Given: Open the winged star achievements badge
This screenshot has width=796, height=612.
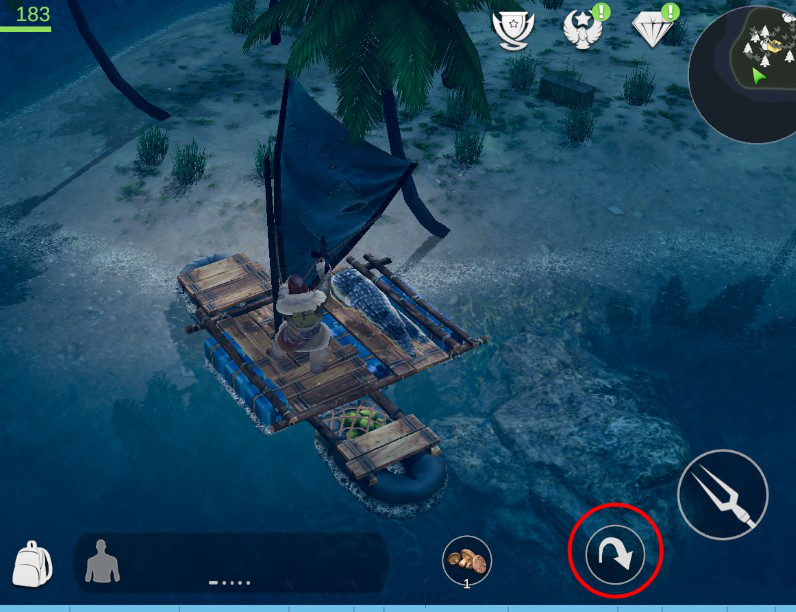Looking at the screenshot, I should click(x=583, y=29).
